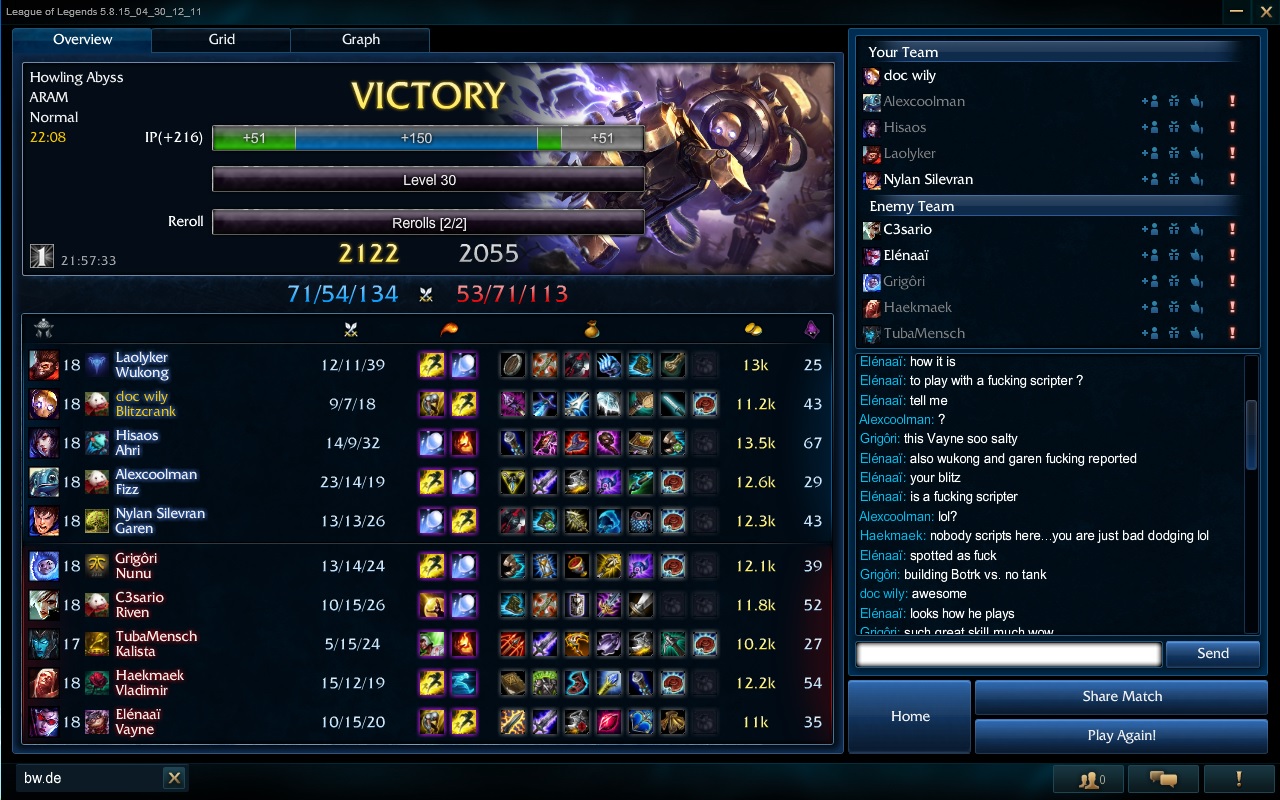This screenshot has width=1280, height=800.
Task: Minimize the client window
Action: tap(1238, 11)
